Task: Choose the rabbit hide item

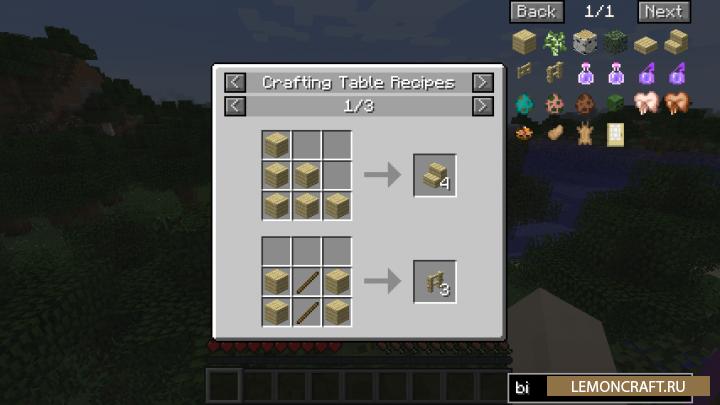Action: coord(585,132)
